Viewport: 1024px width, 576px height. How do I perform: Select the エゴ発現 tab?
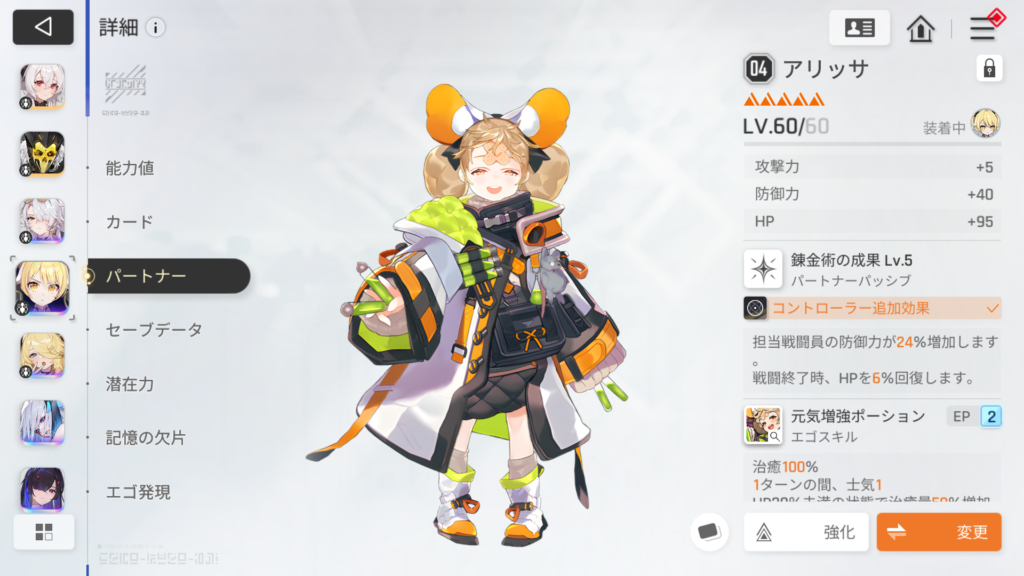click(x=138, y=492)
